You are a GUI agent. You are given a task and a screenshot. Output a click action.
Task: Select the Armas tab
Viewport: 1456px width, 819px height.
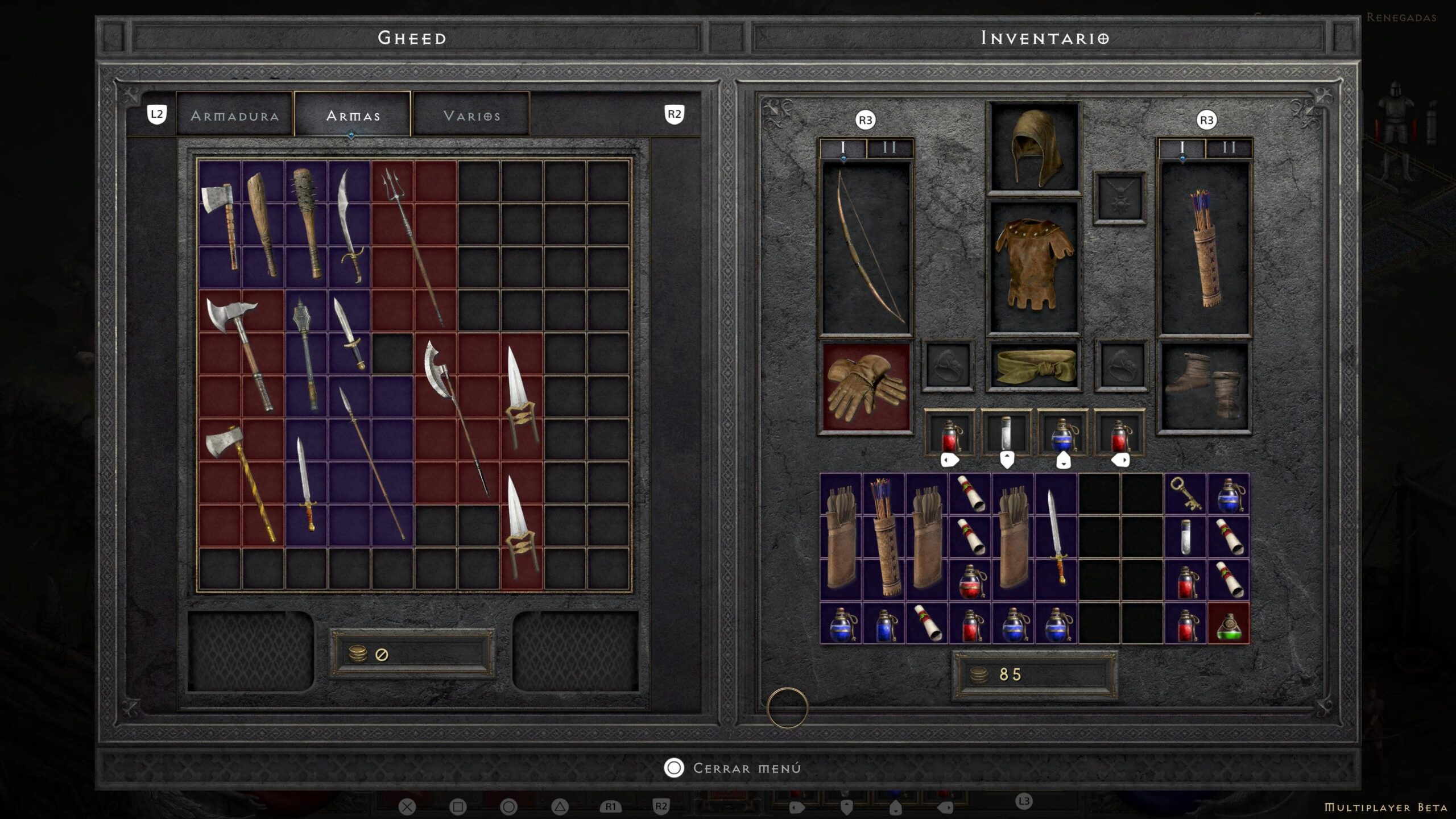point(353,115)
